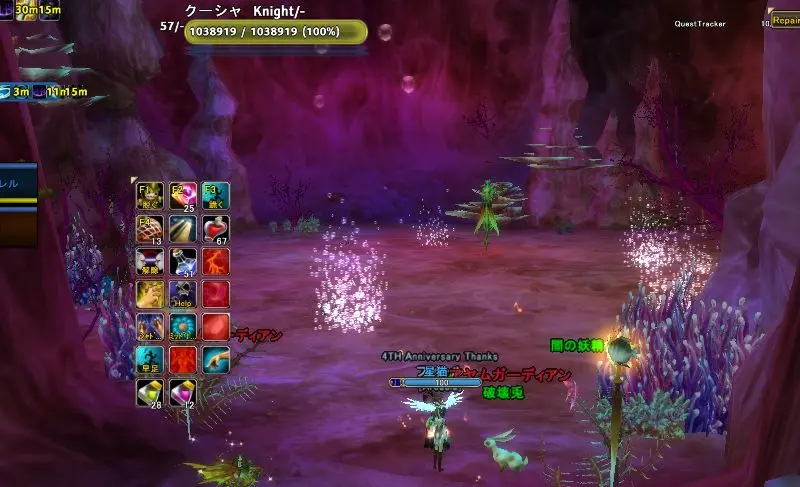Select the blue 3m buff icon
This screenshot has height=487, width=800.
point(9,92)
